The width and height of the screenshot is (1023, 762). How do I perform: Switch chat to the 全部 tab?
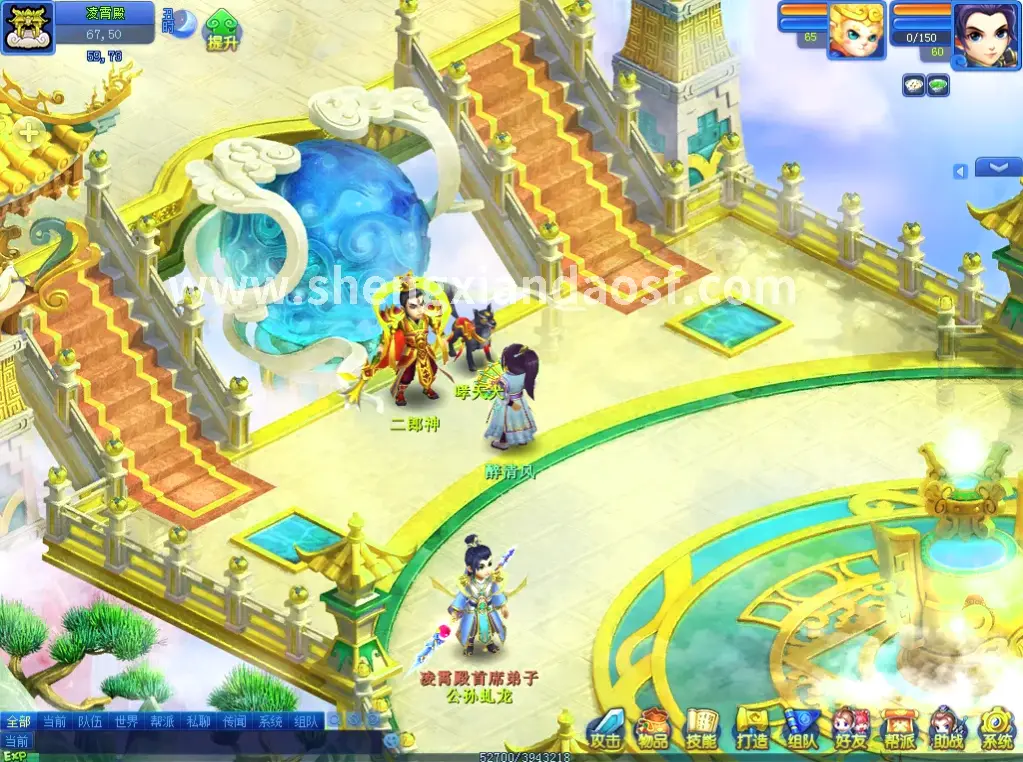[x=18, y=721]
